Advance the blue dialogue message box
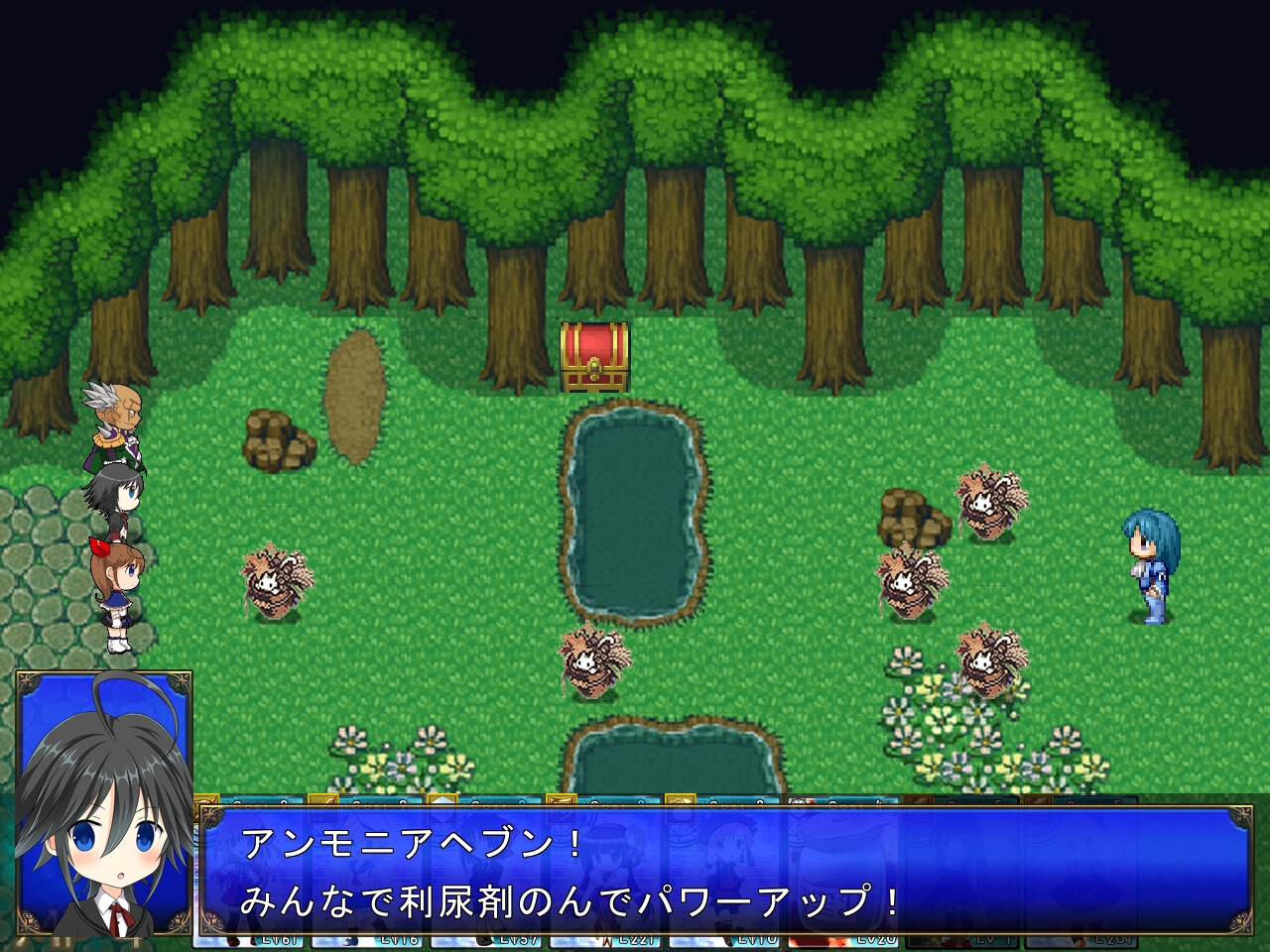 pos(724,871)
